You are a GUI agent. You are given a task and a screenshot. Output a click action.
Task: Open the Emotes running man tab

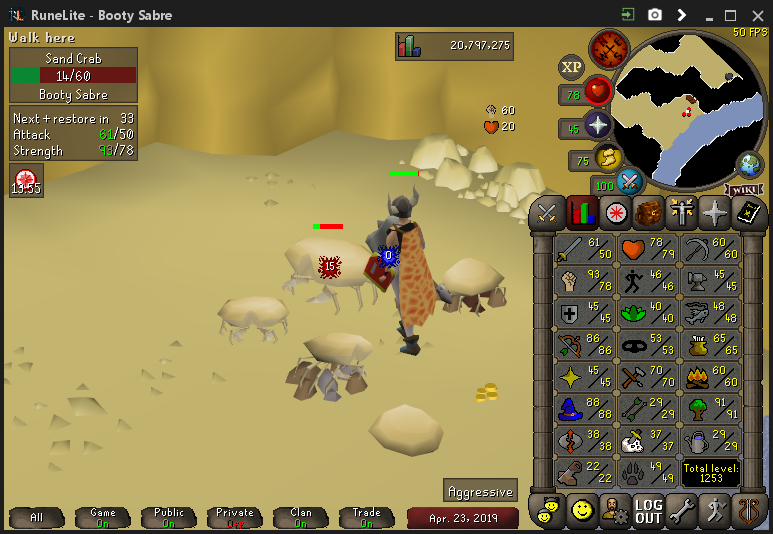[x=716, y=511]
